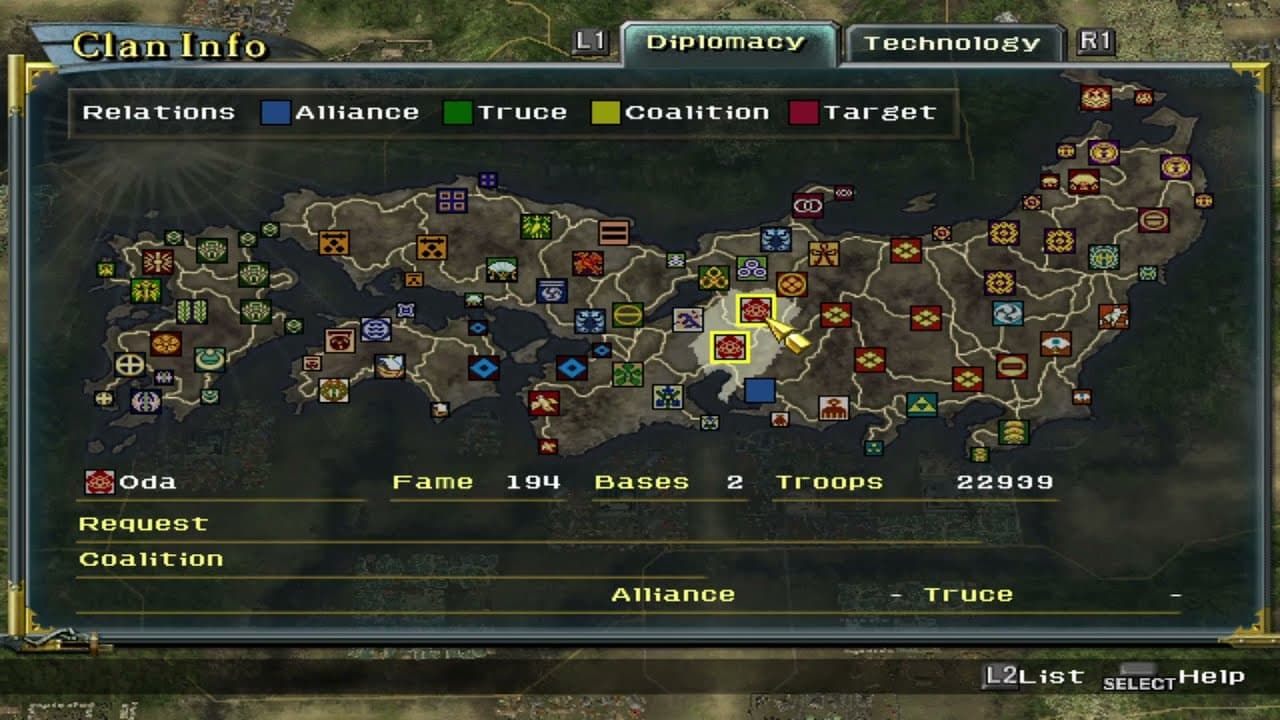Screen dimensions: 1280x720
Task: Select the blue allied clan square near central Japan
Action: (x=760, y=392)
